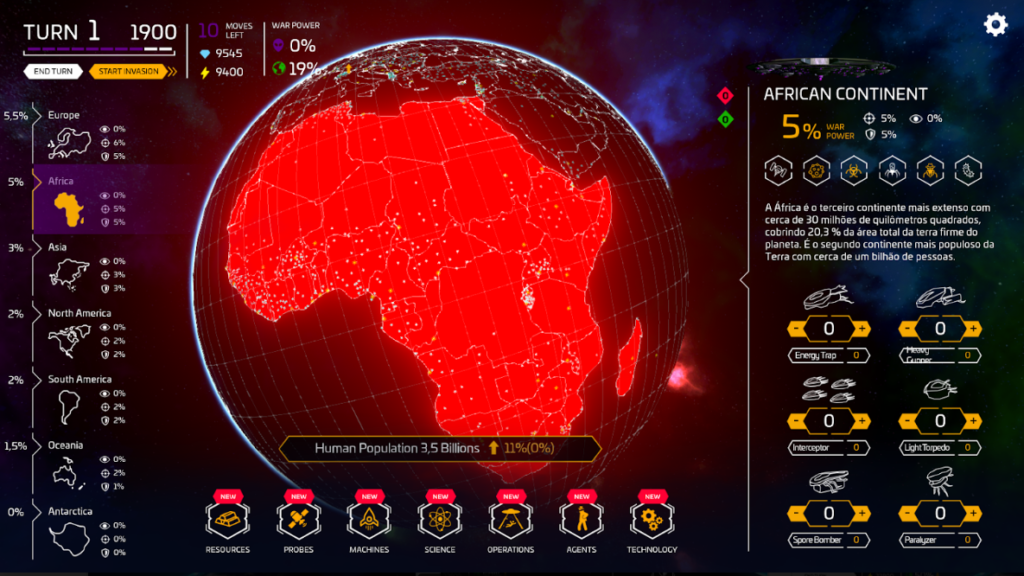Increase Paralyzer unit count

[973, 513]
